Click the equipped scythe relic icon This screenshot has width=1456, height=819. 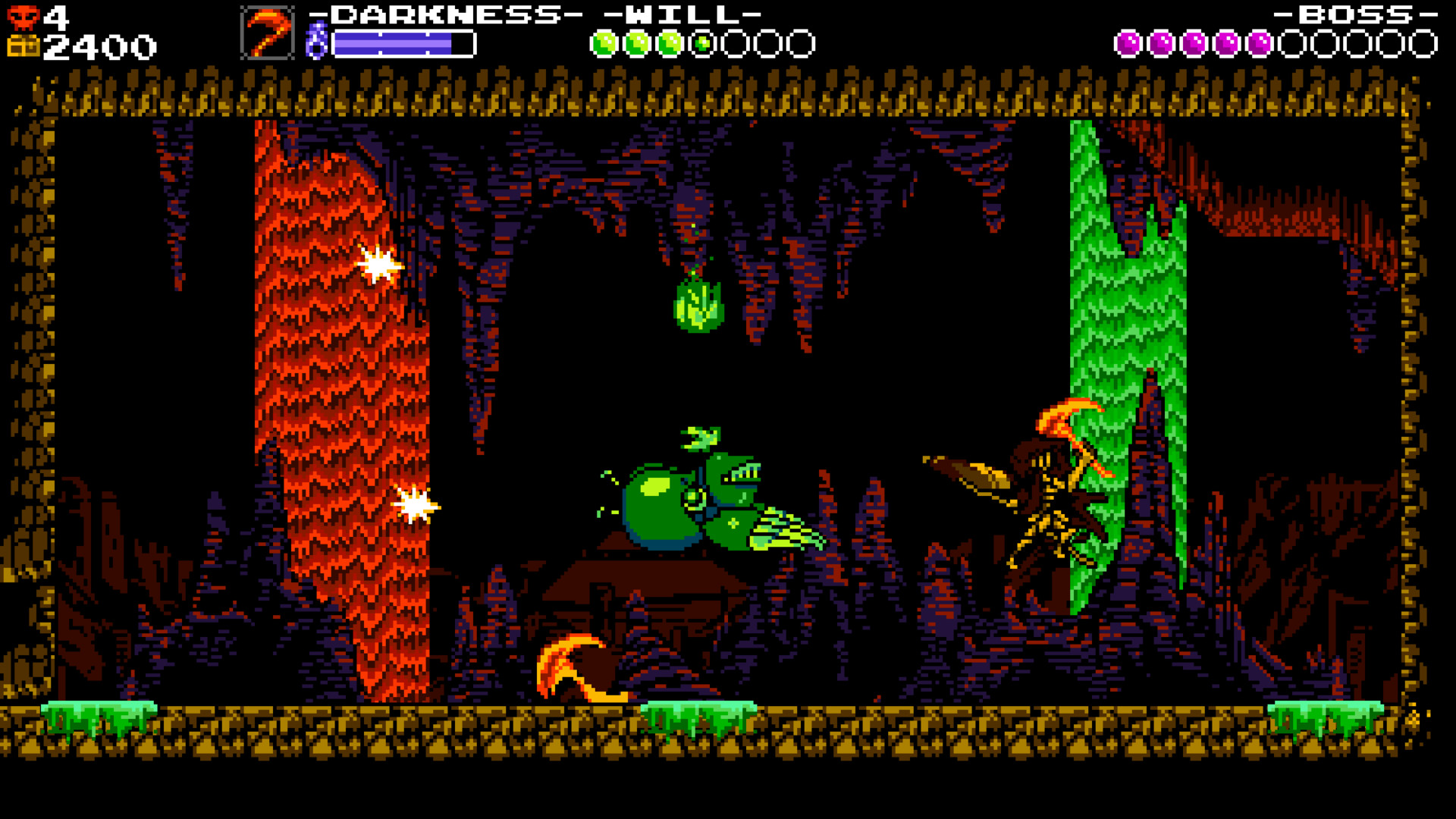pos(267,32)
